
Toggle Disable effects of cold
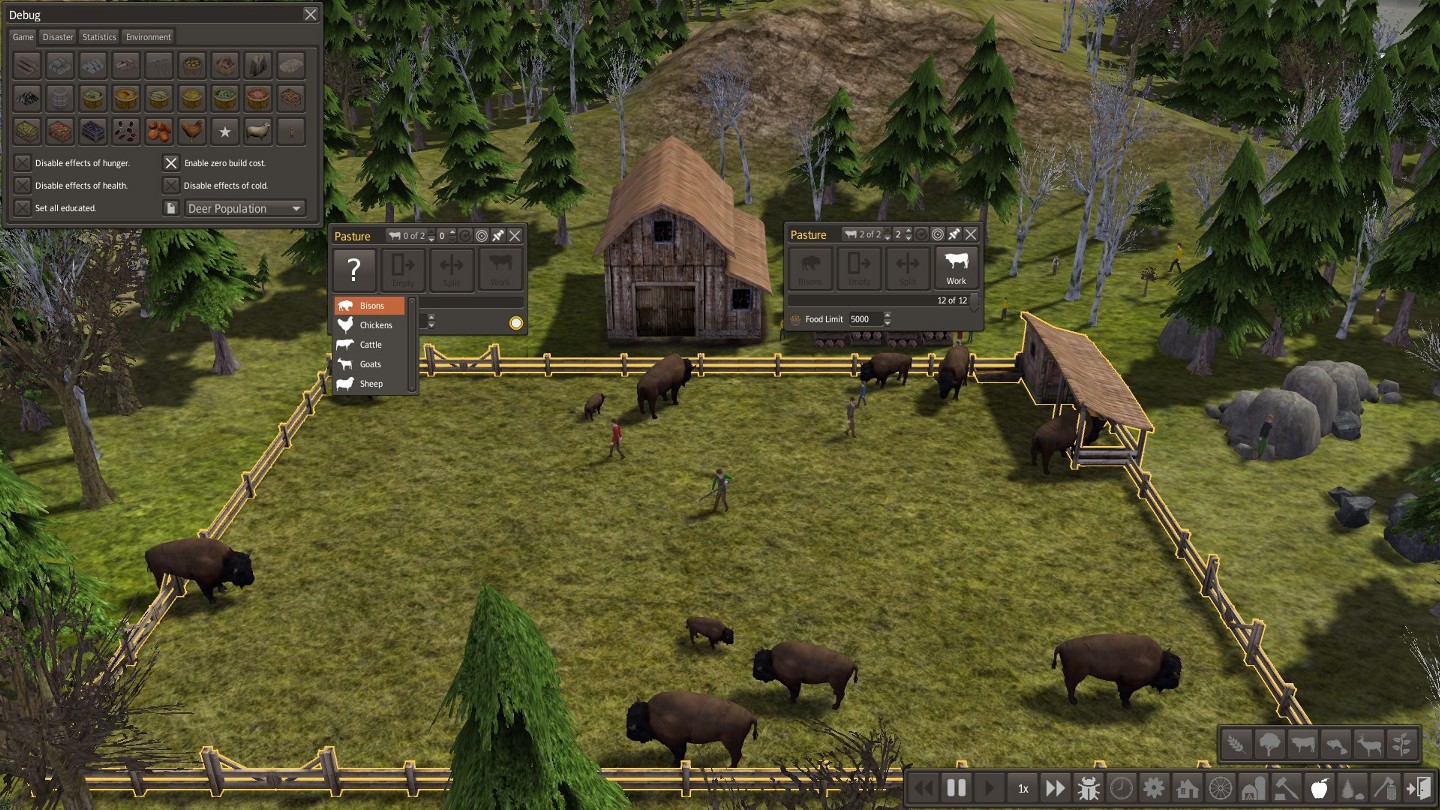pyautogui.click(x=171, y=185)
